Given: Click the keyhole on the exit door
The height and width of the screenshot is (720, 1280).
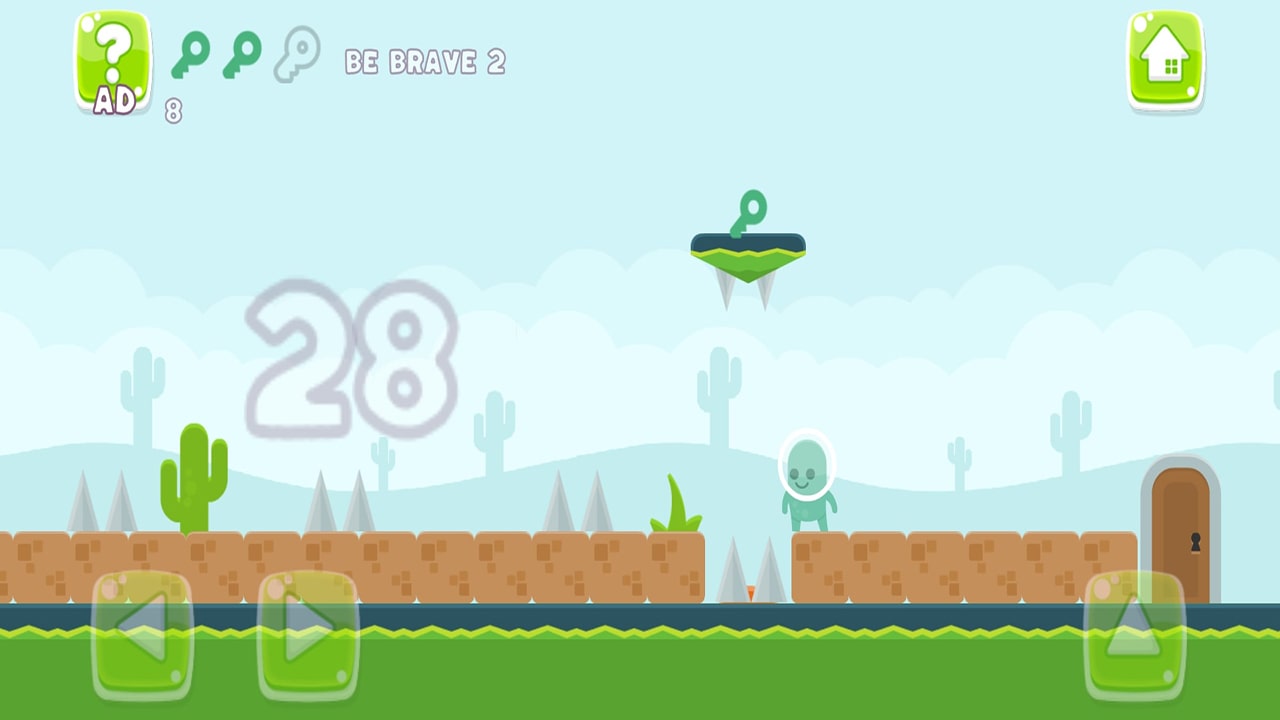Looking at the screenshot, I should pyautogui.click(x=1196, y=541).
